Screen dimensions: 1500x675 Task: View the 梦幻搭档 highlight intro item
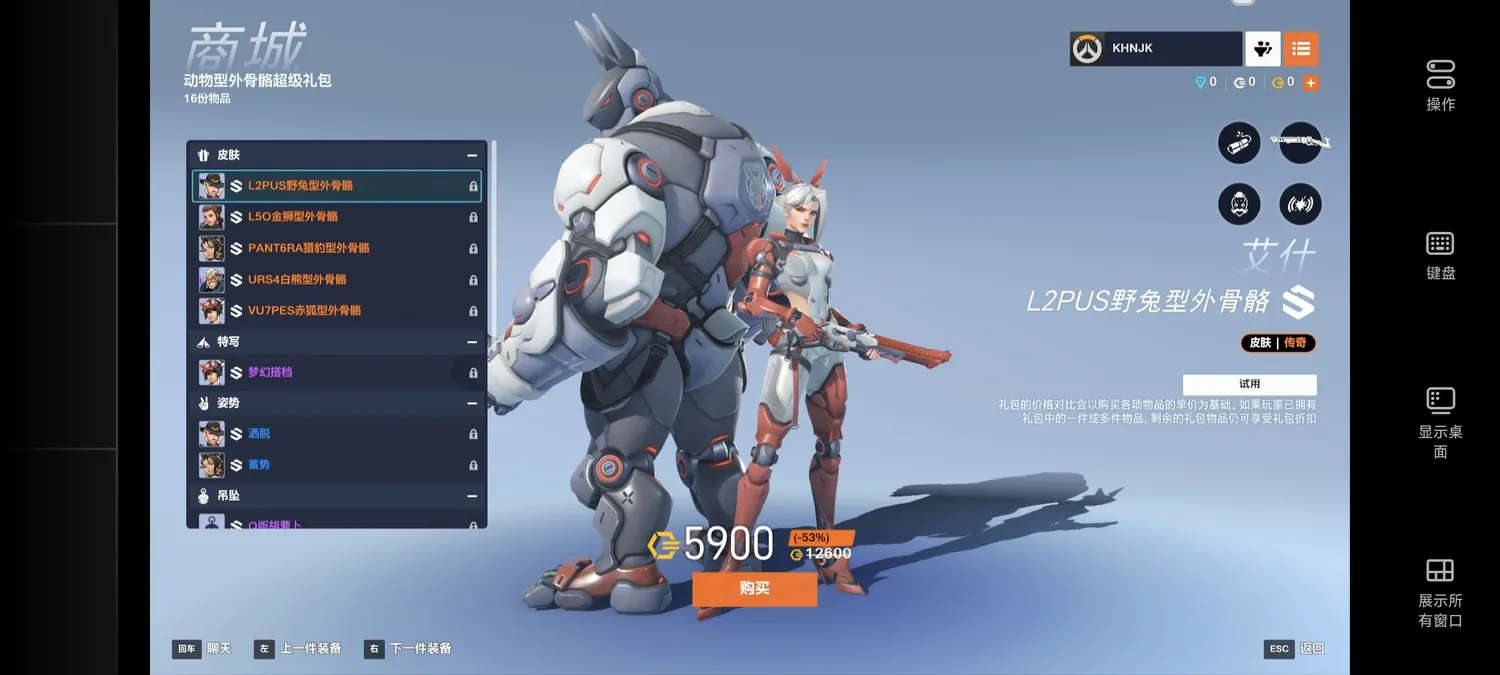click(x=336, y=372)
